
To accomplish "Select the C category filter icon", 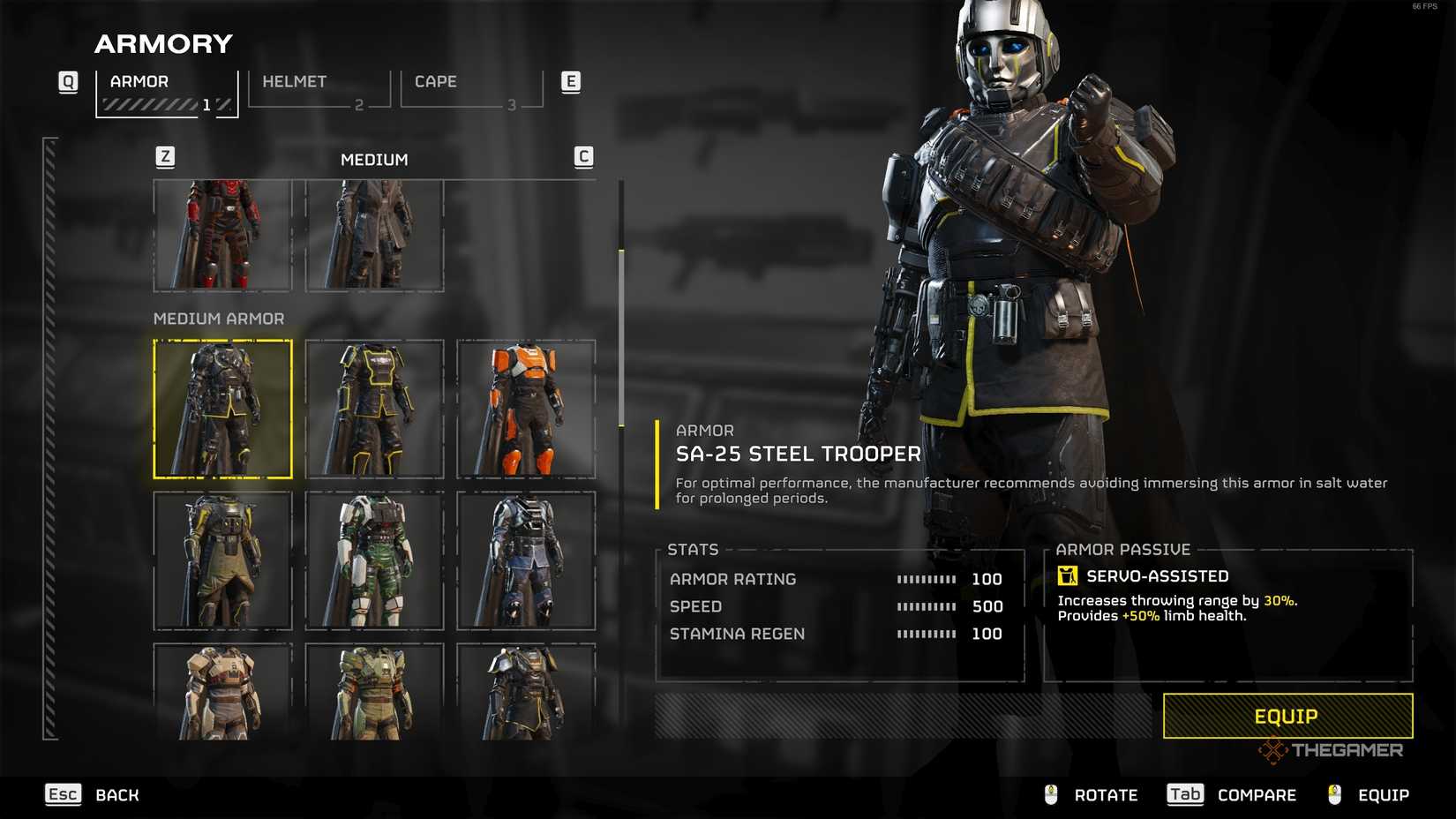I will pos(584,157).
